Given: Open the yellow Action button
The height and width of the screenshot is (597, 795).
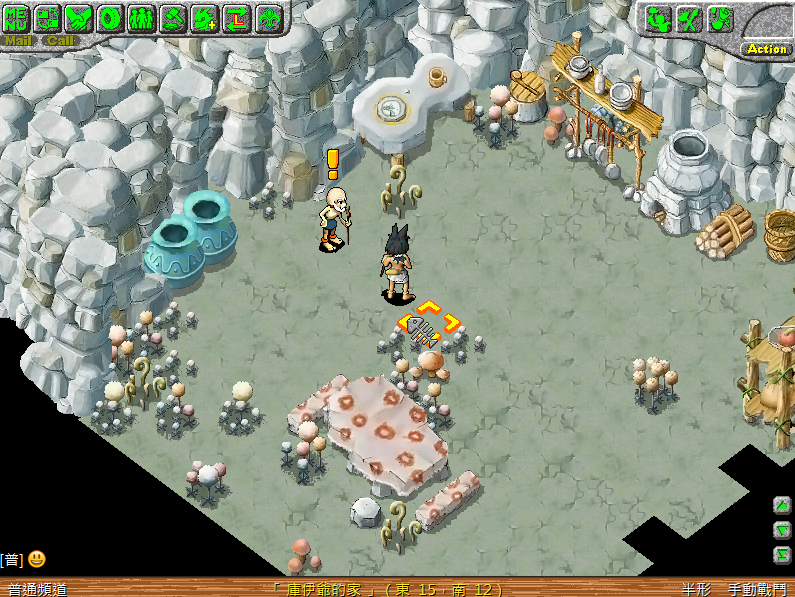Looking at the screenshot, I should pos(767,48).
